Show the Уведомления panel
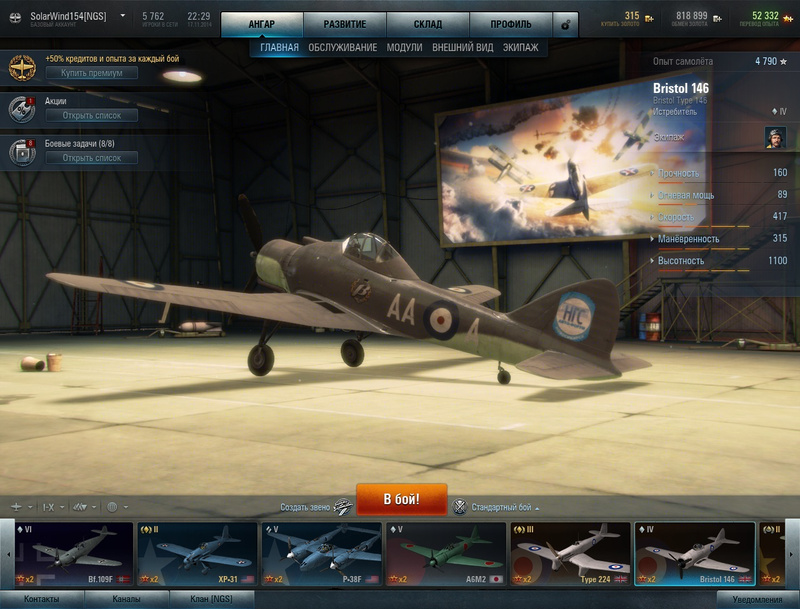 757,599
